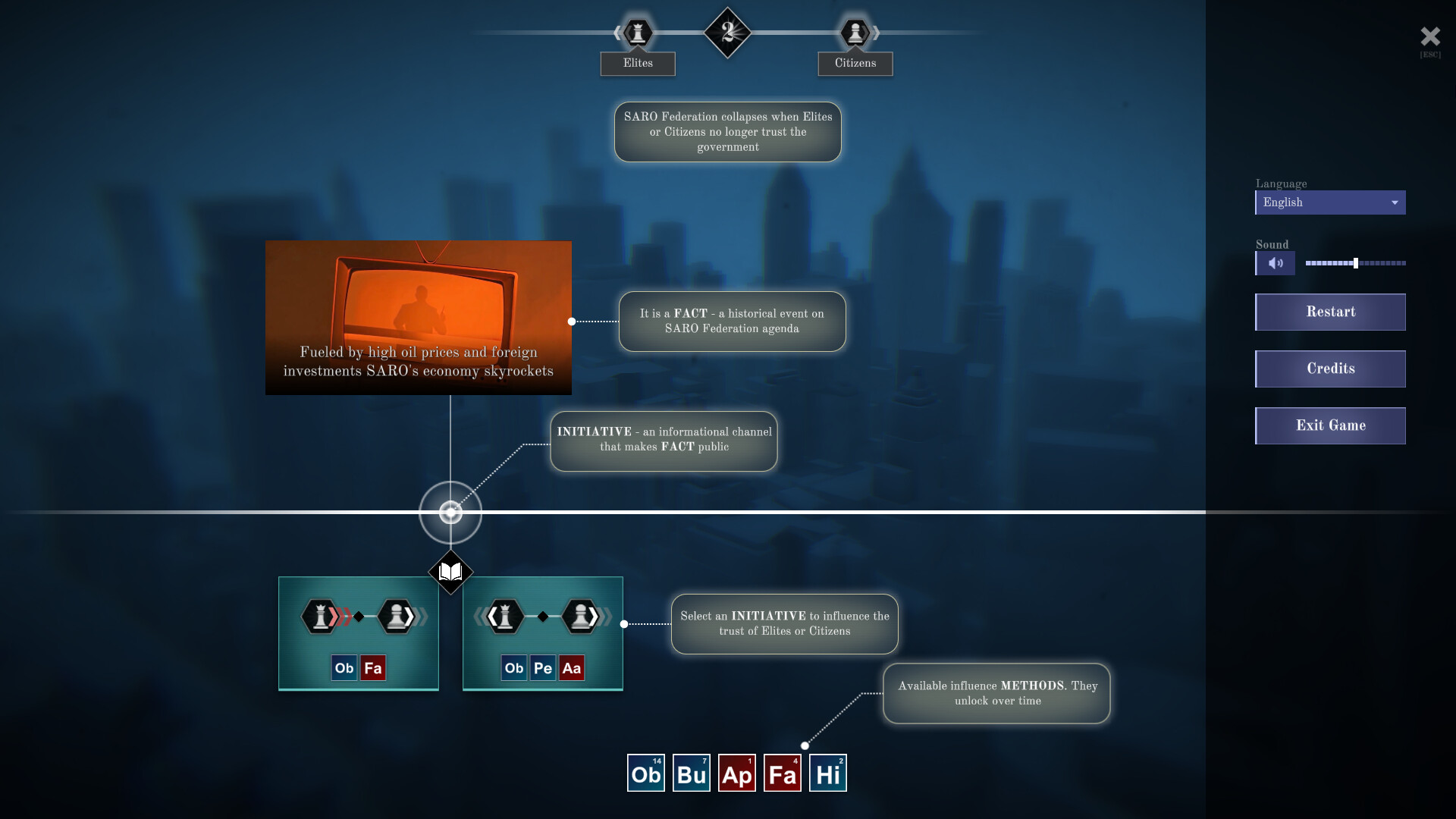This screenshot has height=819, width=1456.
Task: Click the fact card about SARO's skyrocketing economy
Action: pos(418,318)
